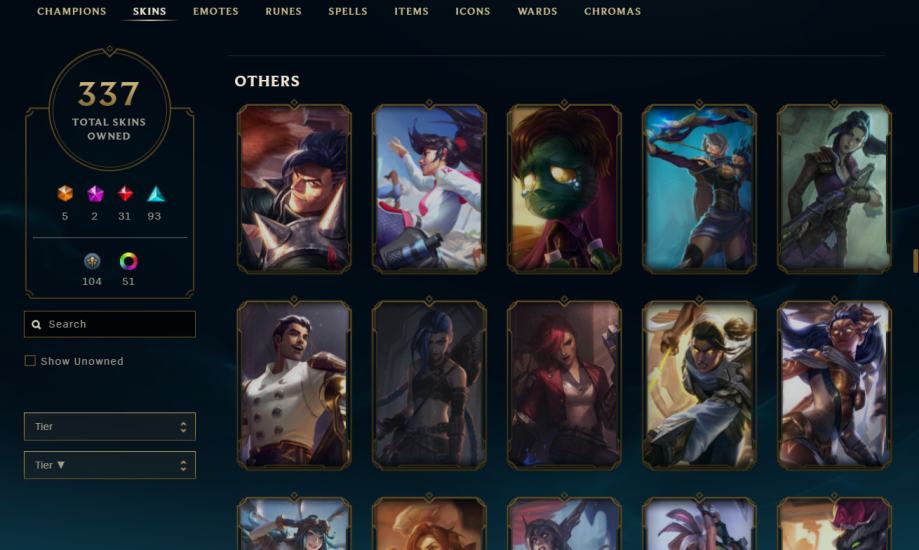Select the spiked-armor dark-haired skin card
This screenshot has width=919, height=550.
click(294, 188)
